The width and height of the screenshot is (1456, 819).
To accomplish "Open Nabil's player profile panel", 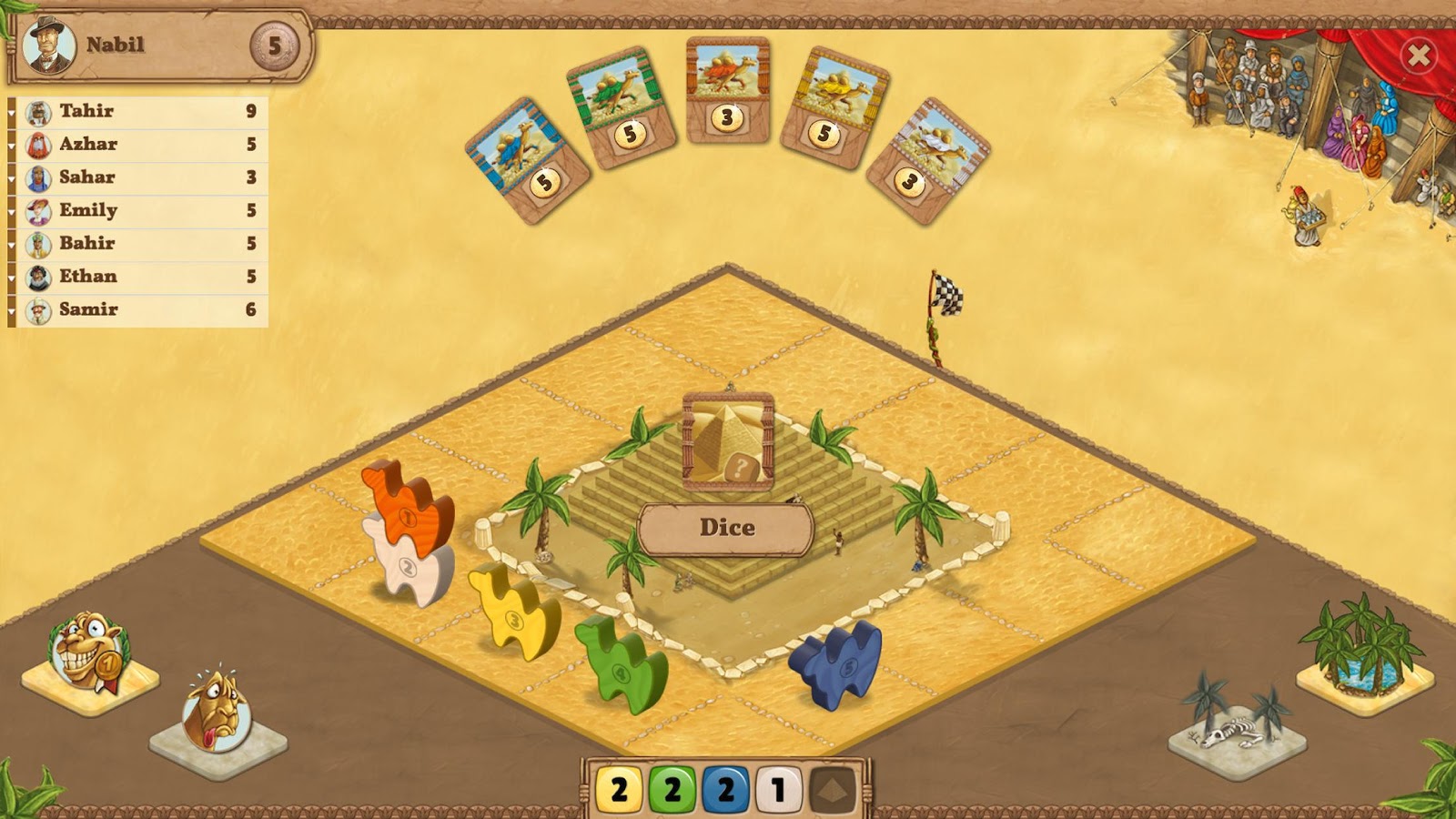I will (x=159, y=45).
